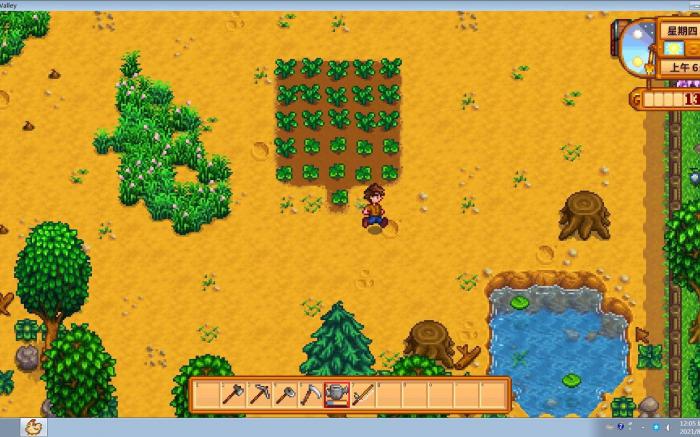
Task: Choose the pickaxe hotbar slot
Action: point(260,394)
